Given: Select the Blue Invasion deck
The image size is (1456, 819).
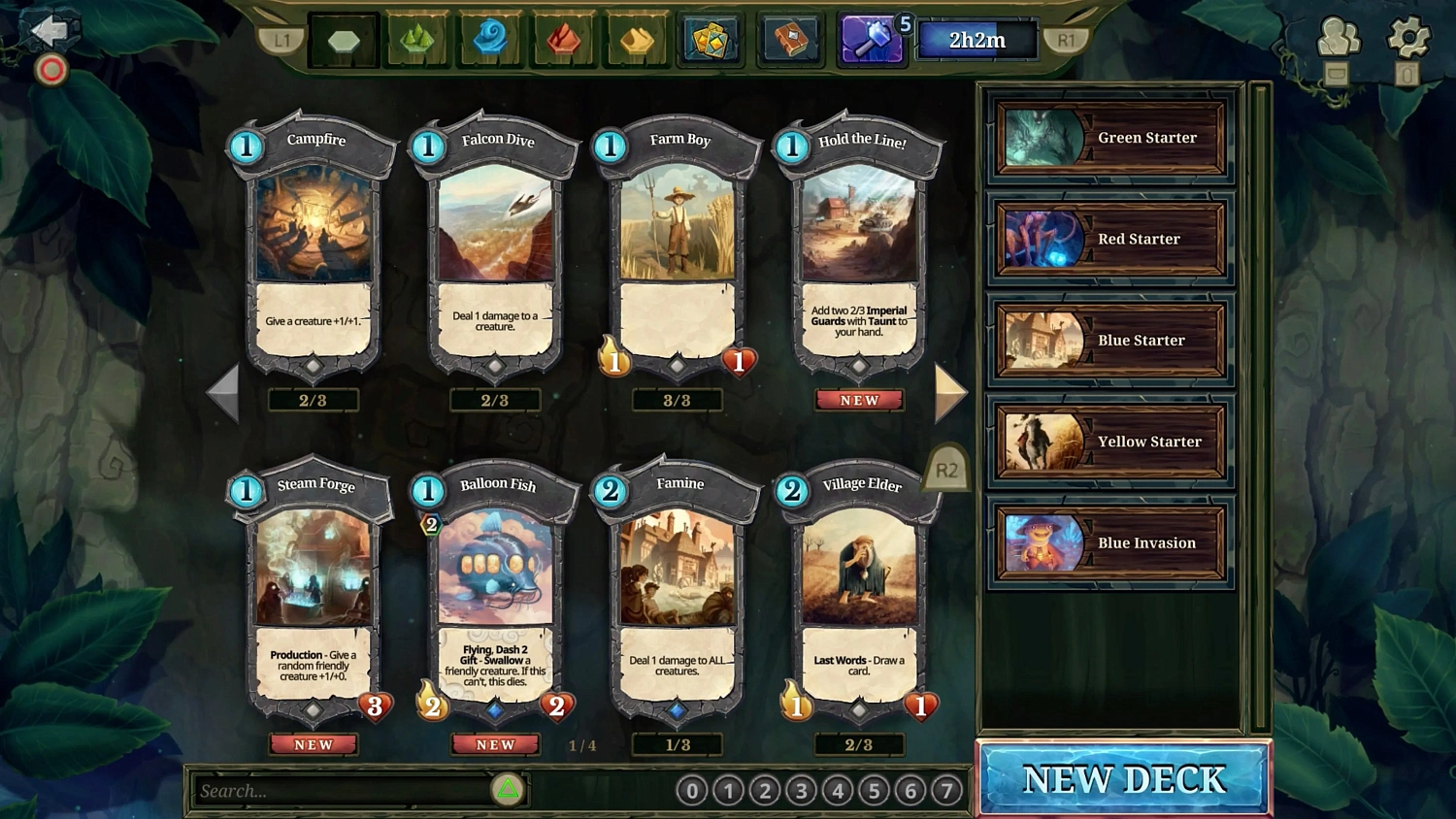Looking at the screenshot, I should click(x=1109, y=542).
